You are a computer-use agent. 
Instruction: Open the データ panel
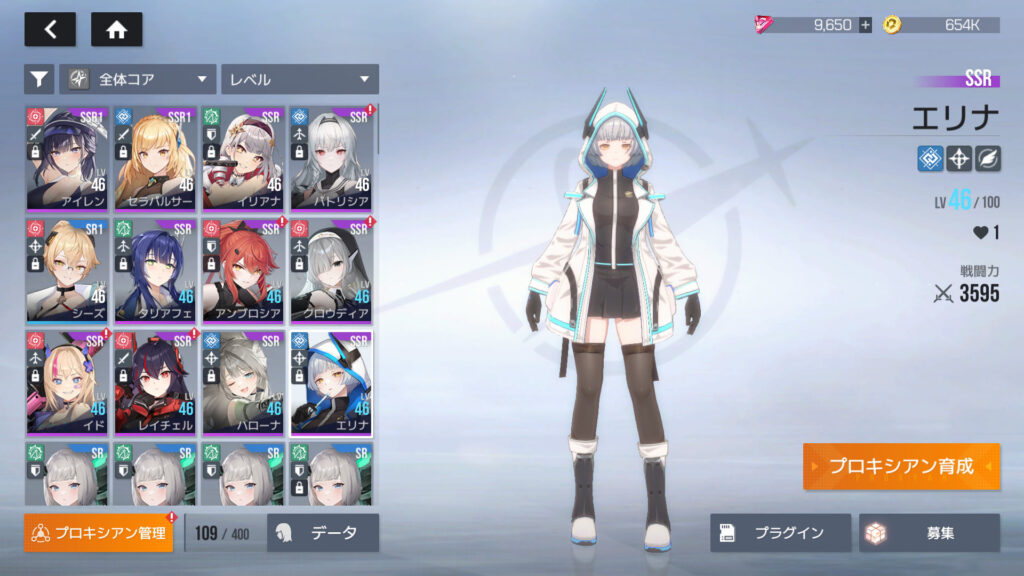coord(323,533)
